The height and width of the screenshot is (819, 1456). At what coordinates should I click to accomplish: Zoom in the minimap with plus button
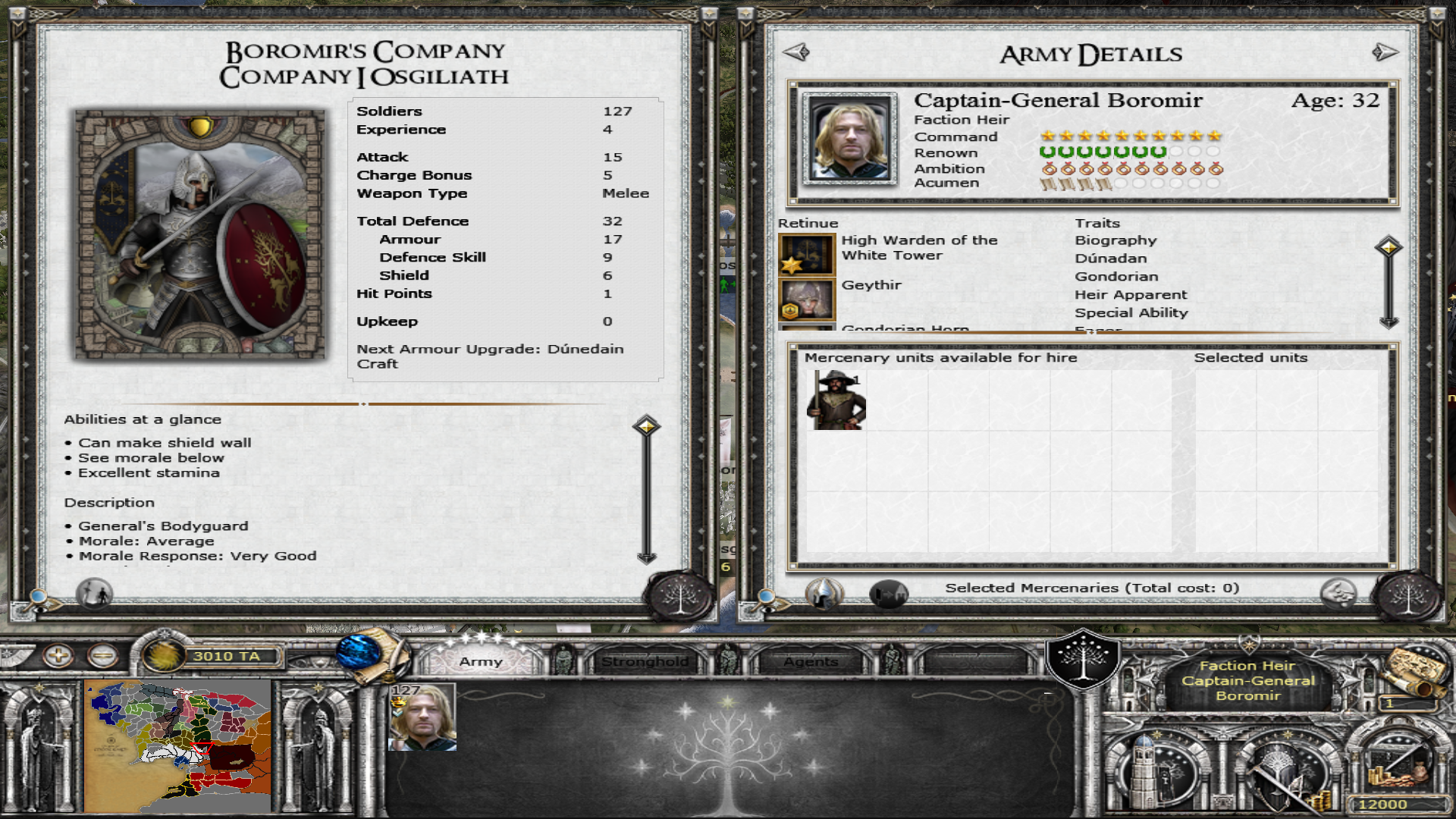(58, 655)
